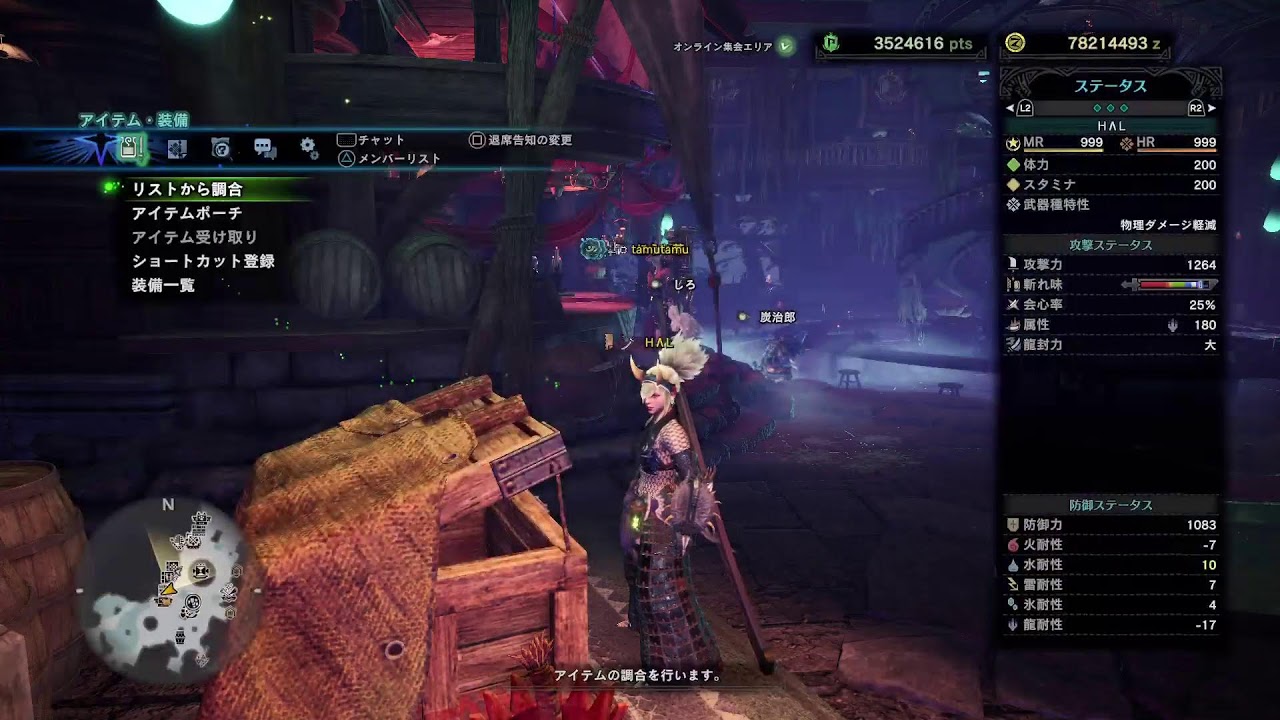This screenshot has width=1280, height=720.
Task: Select リストから調合 (craft from list)
Action: click(x=187, y=189)
